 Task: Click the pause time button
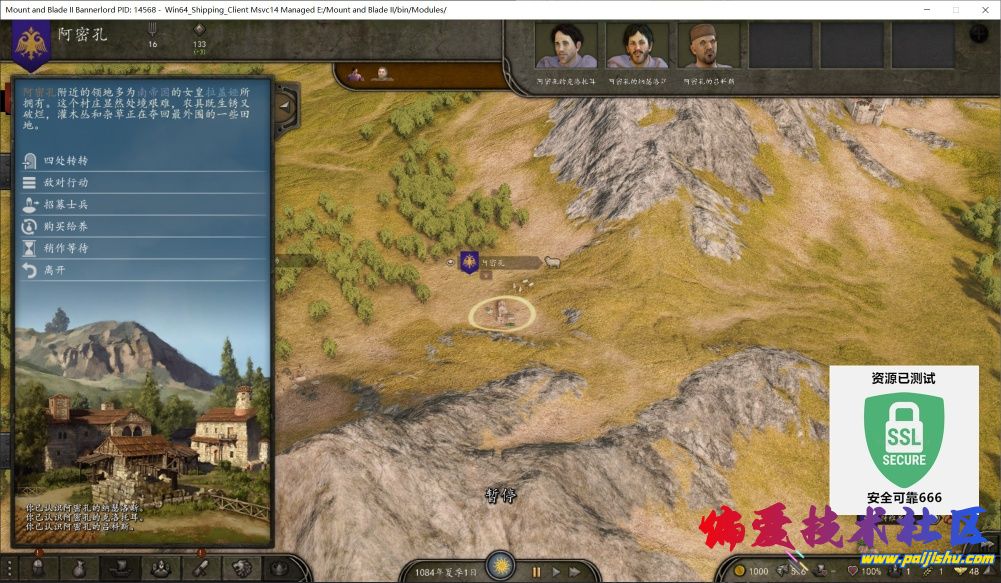pyautogui.click(x=536, y=572)
